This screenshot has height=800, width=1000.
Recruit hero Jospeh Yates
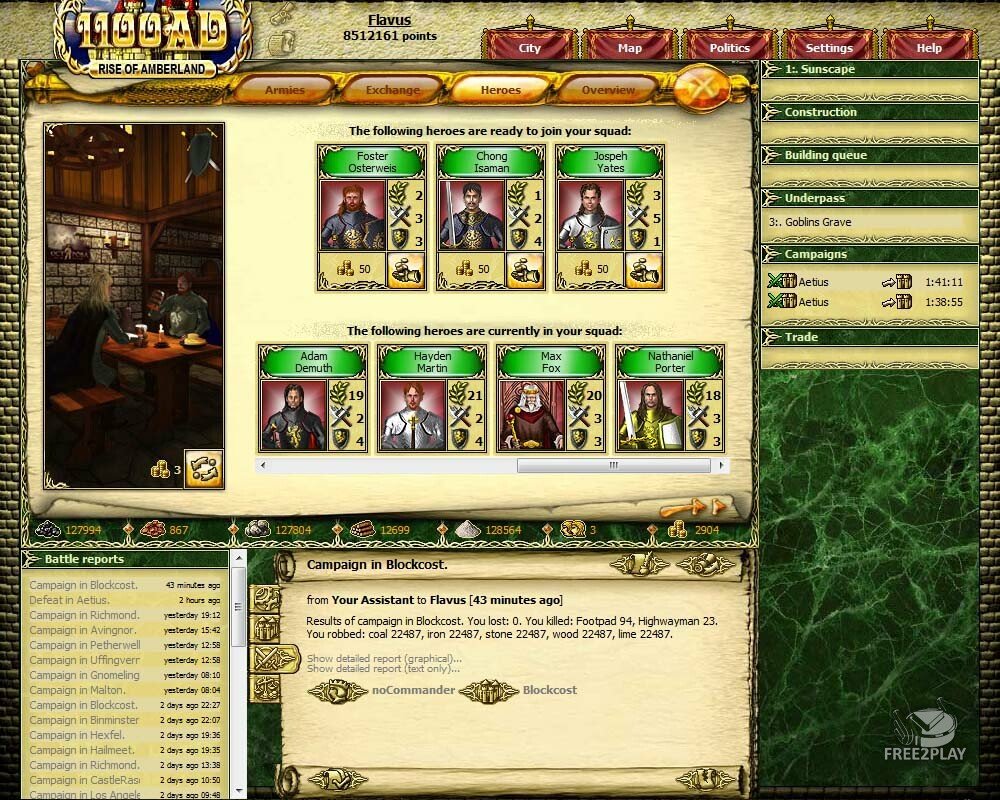[643, 270]
